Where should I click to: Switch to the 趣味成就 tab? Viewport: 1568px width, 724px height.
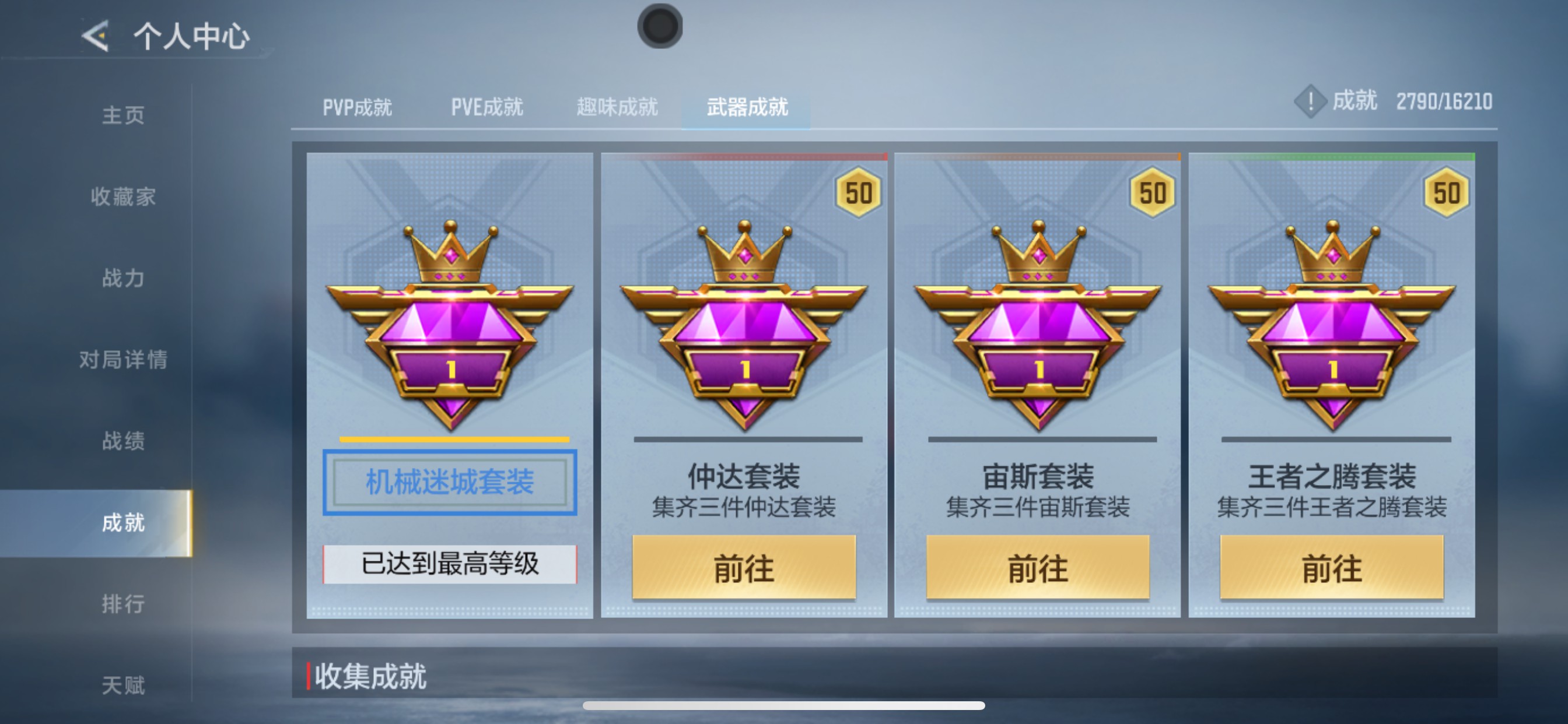(617, 107)
